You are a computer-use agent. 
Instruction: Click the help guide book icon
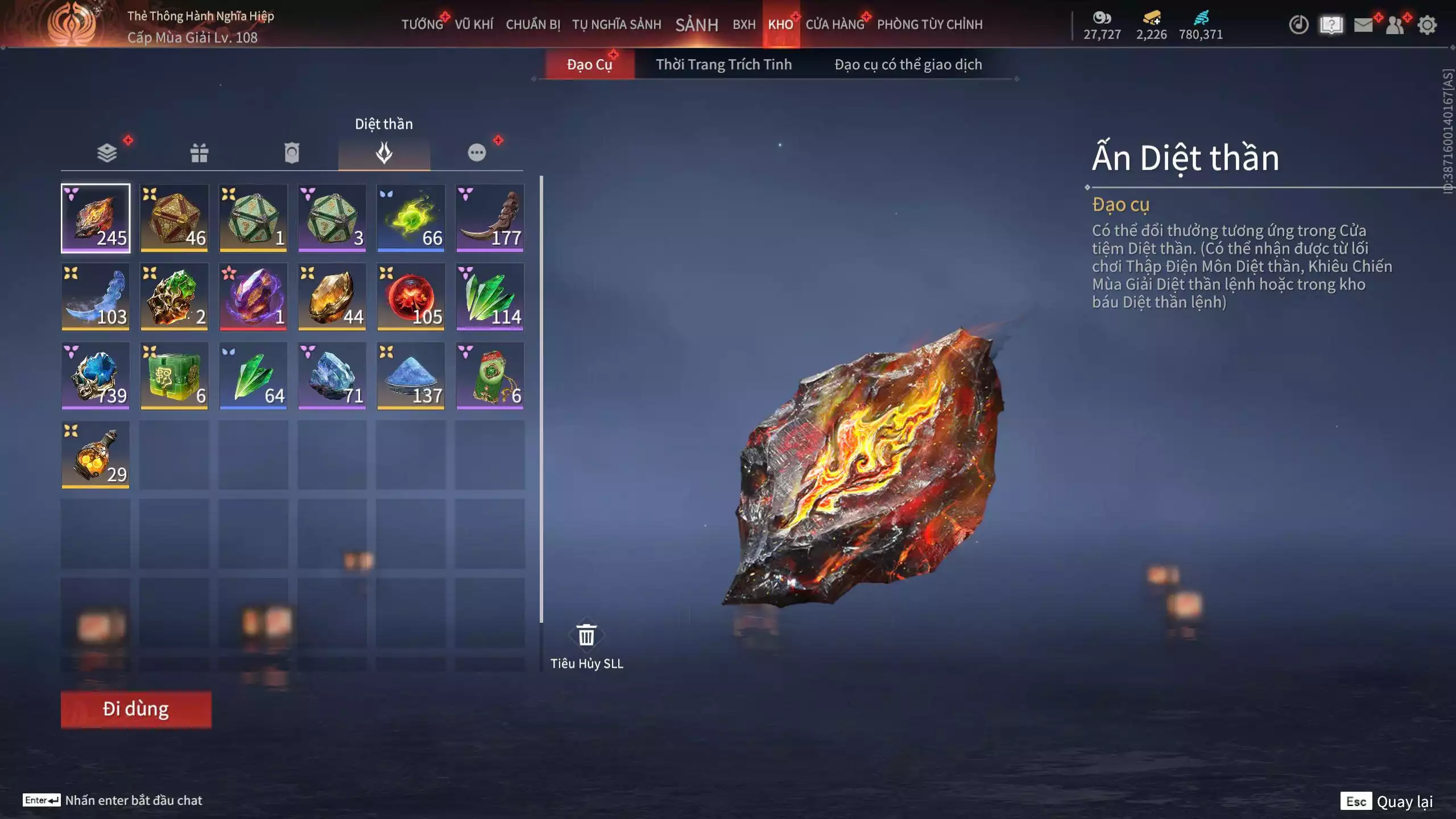click(1332, 26)
